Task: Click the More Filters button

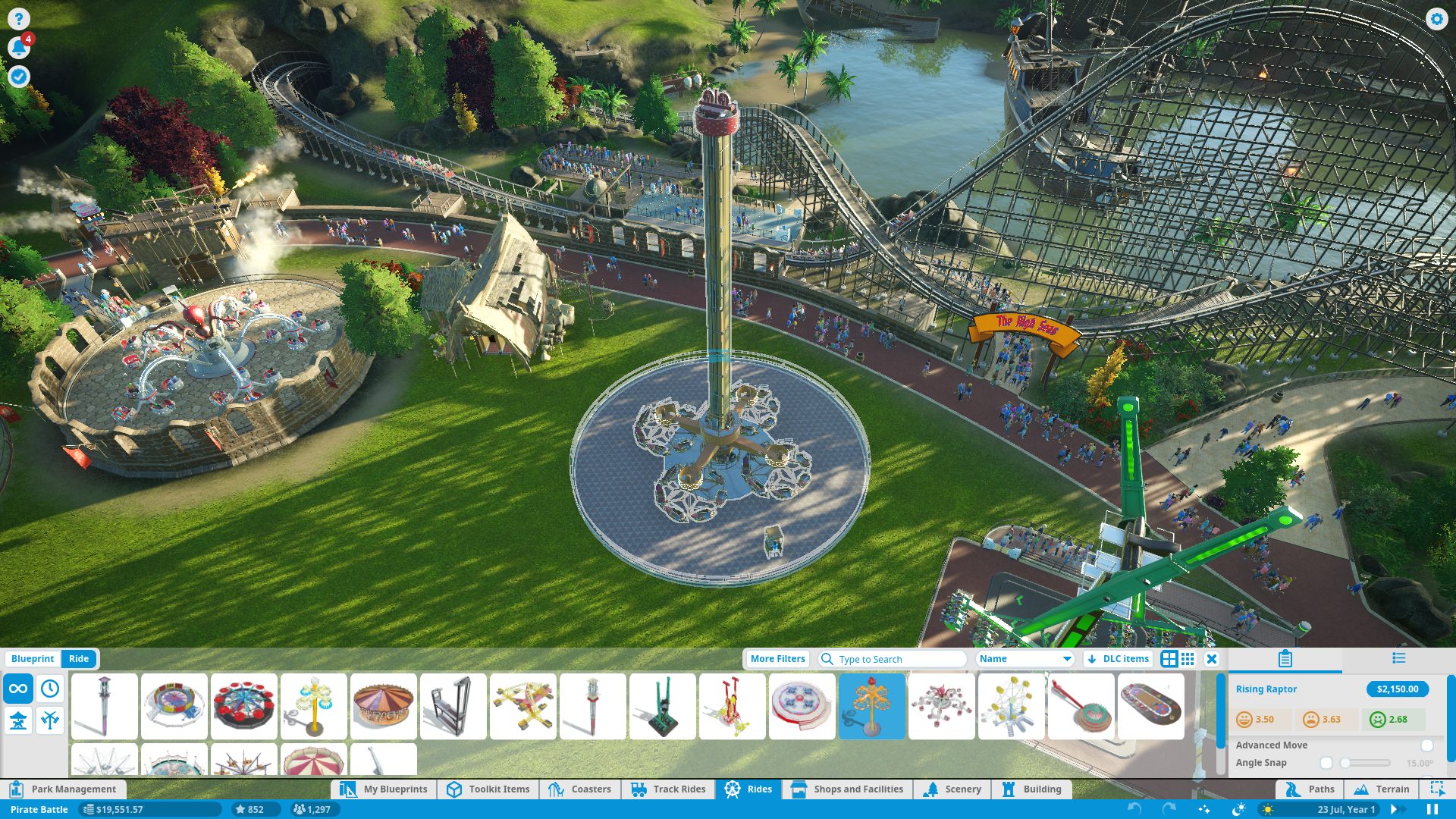Action: [x=777, y=659]
